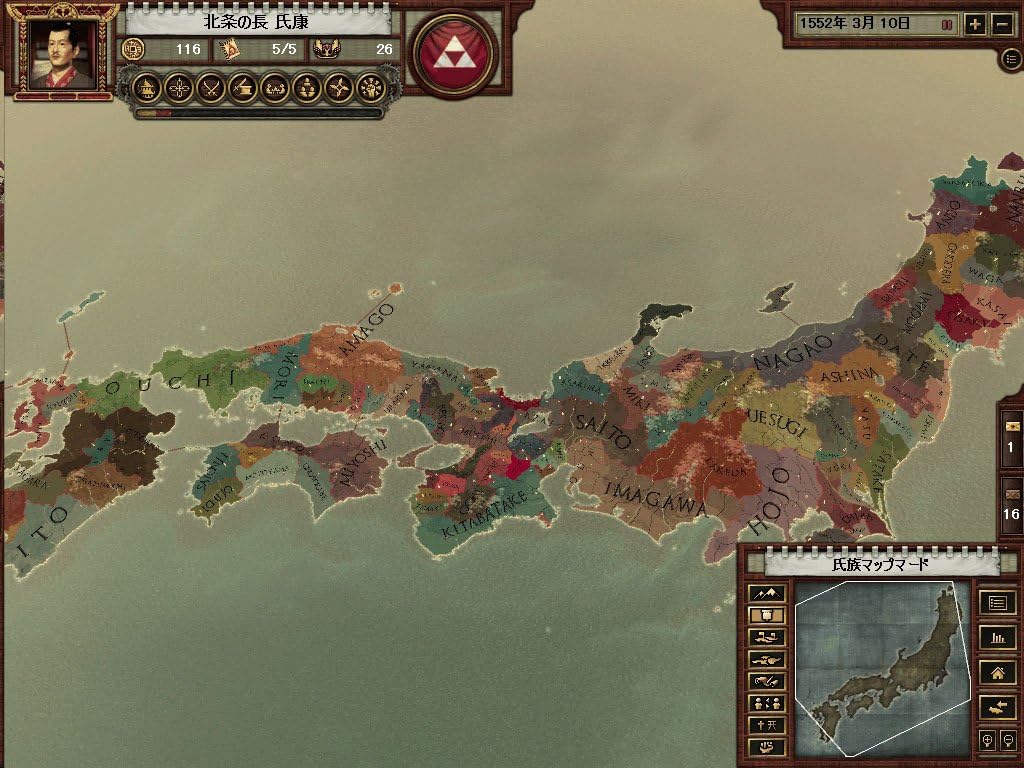Open the crossed swords military panel
Screen dimensions: 1024x768
point(210,88)
